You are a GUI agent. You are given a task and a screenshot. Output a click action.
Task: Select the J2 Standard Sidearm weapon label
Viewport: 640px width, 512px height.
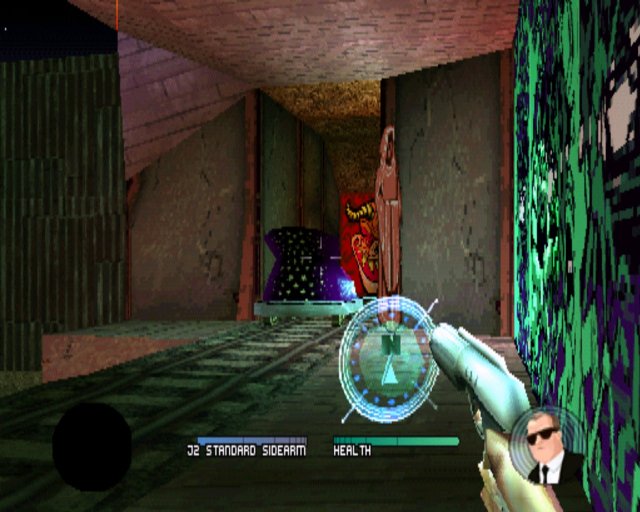click(252, 451)
